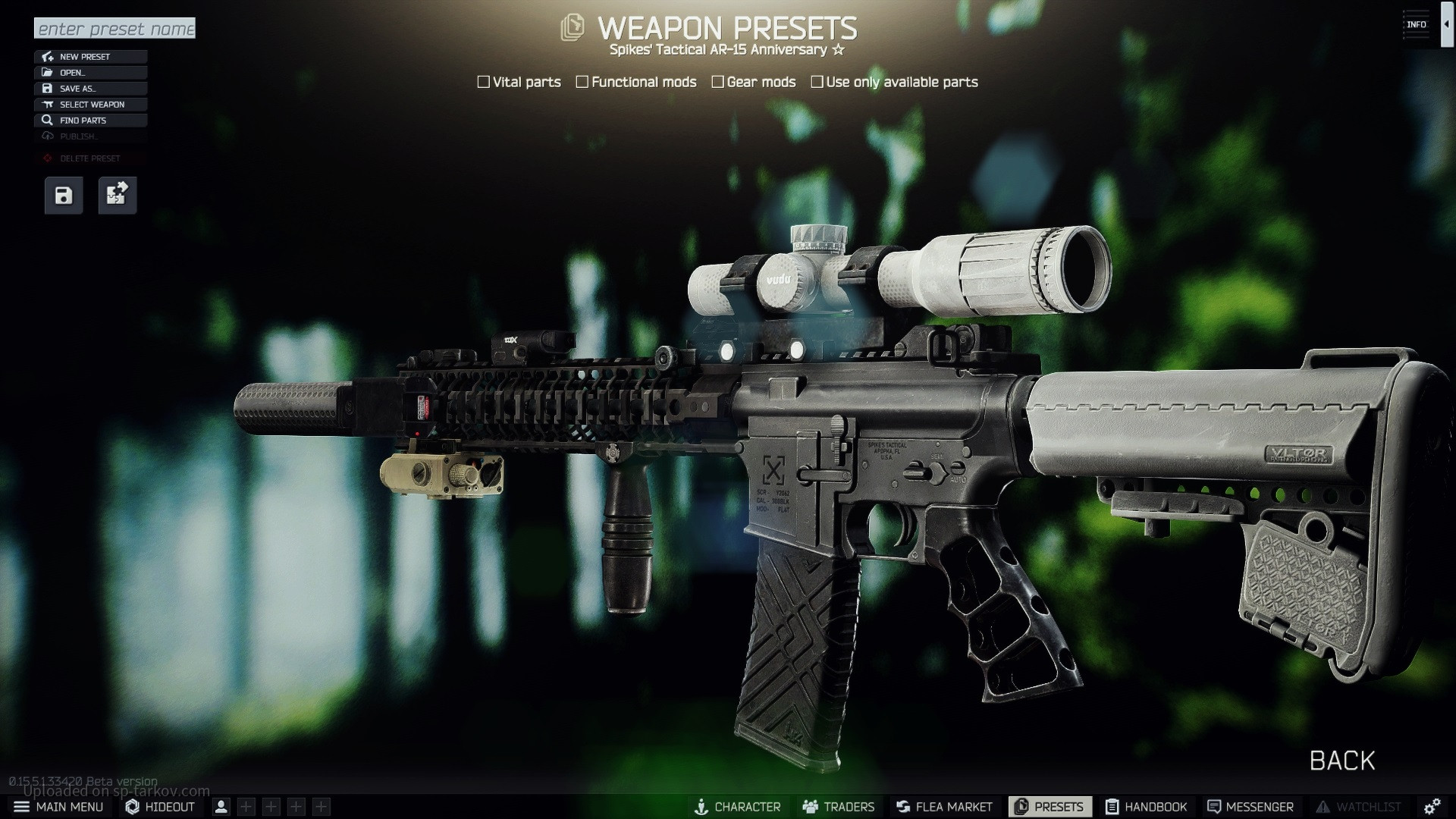Open the Flea Market
Screen dimensions: 1456x819
pos(944,807)
